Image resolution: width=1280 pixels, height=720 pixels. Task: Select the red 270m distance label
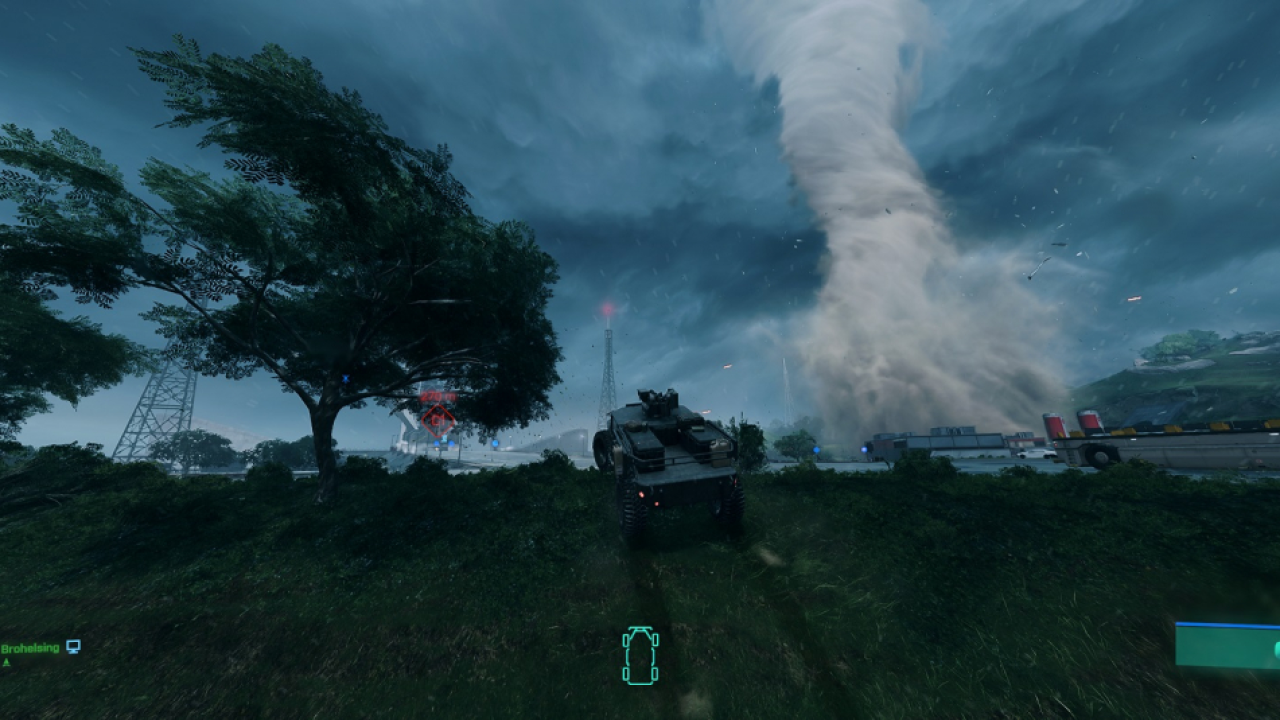click(x=437, y=393)
